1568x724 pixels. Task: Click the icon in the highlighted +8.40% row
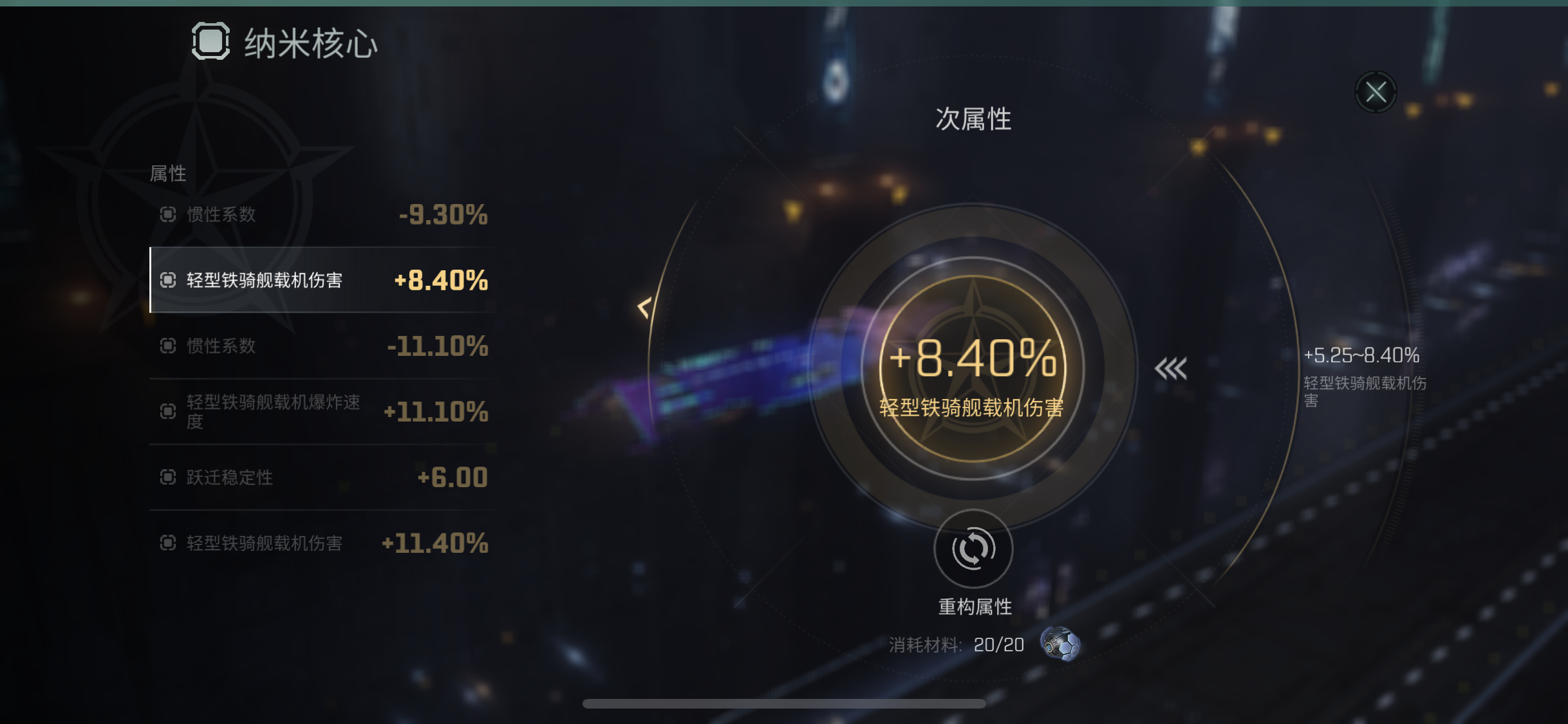[169, 281]
